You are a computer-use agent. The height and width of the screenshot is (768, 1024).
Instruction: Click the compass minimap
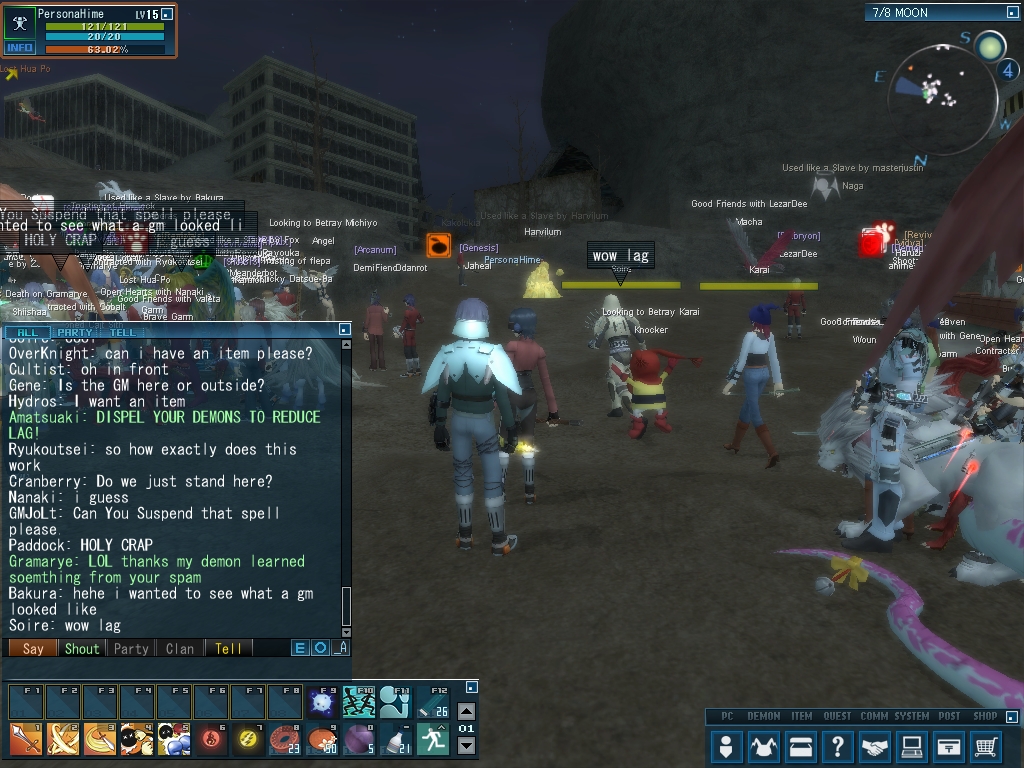pyautogui.click(x=943, y=90)
